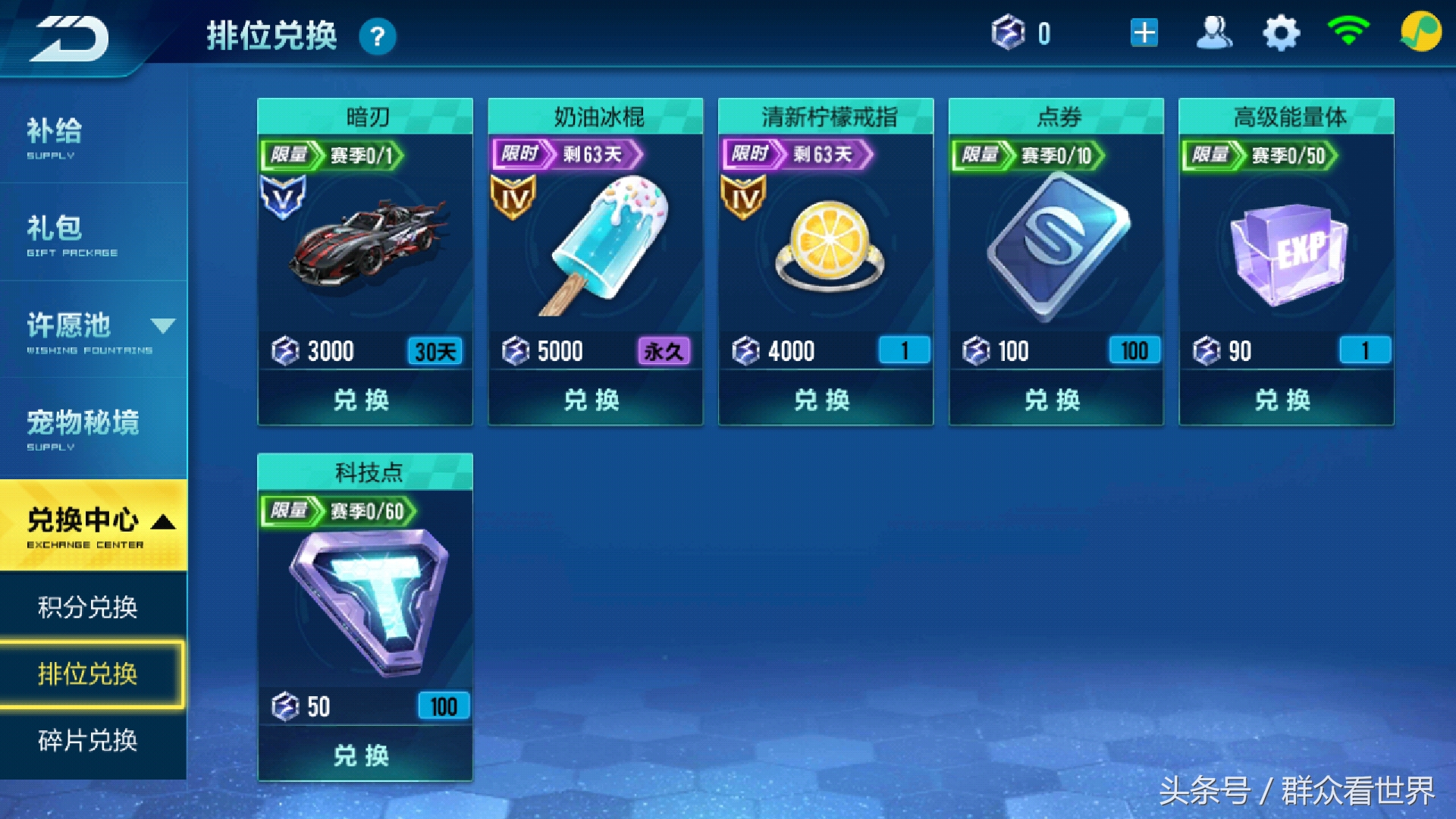The width and height of the screenshot is (1456, 819).
Task: Exchange for 高级能量体 EXP cube
Action: pos(1284,400)
